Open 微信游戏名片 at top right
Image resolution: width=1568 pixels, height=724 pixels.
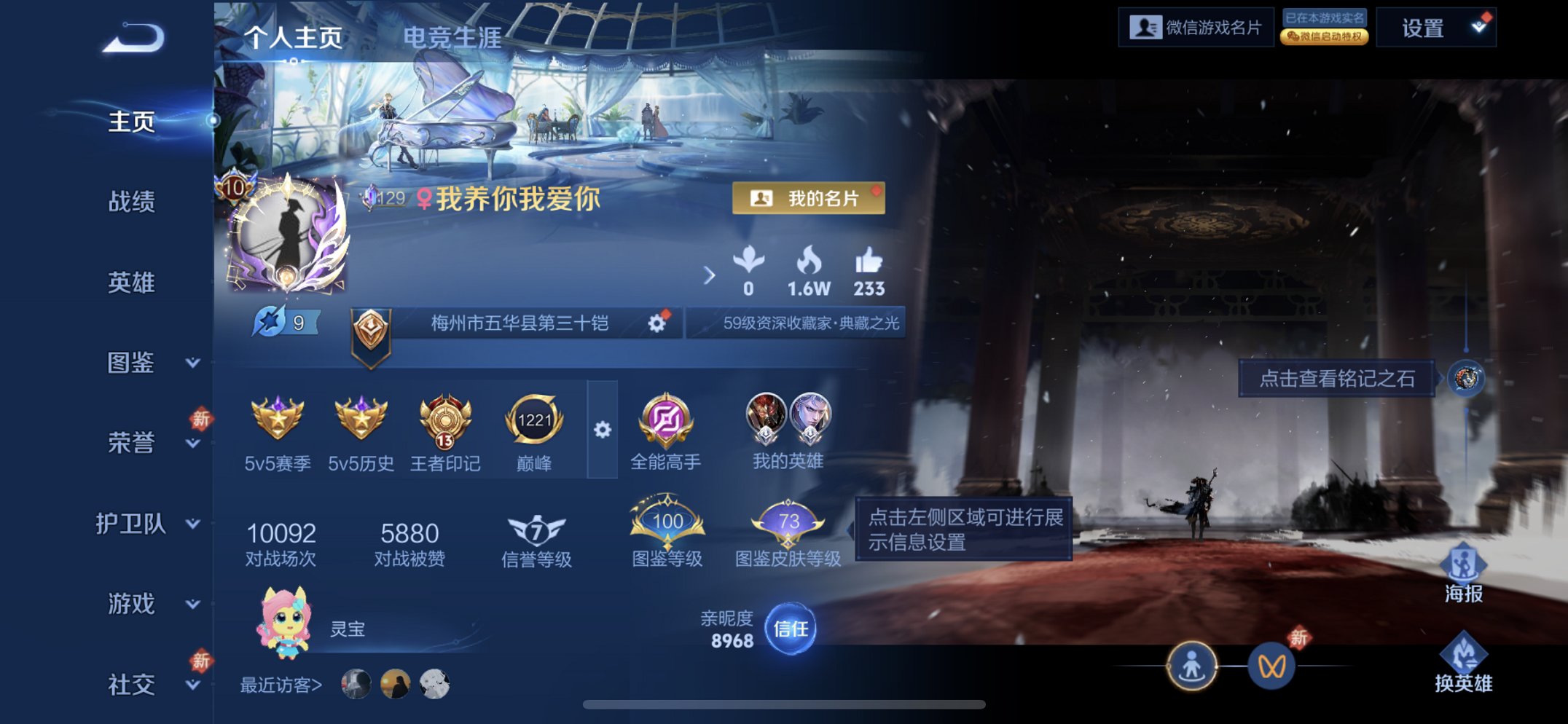(1196, 28)
